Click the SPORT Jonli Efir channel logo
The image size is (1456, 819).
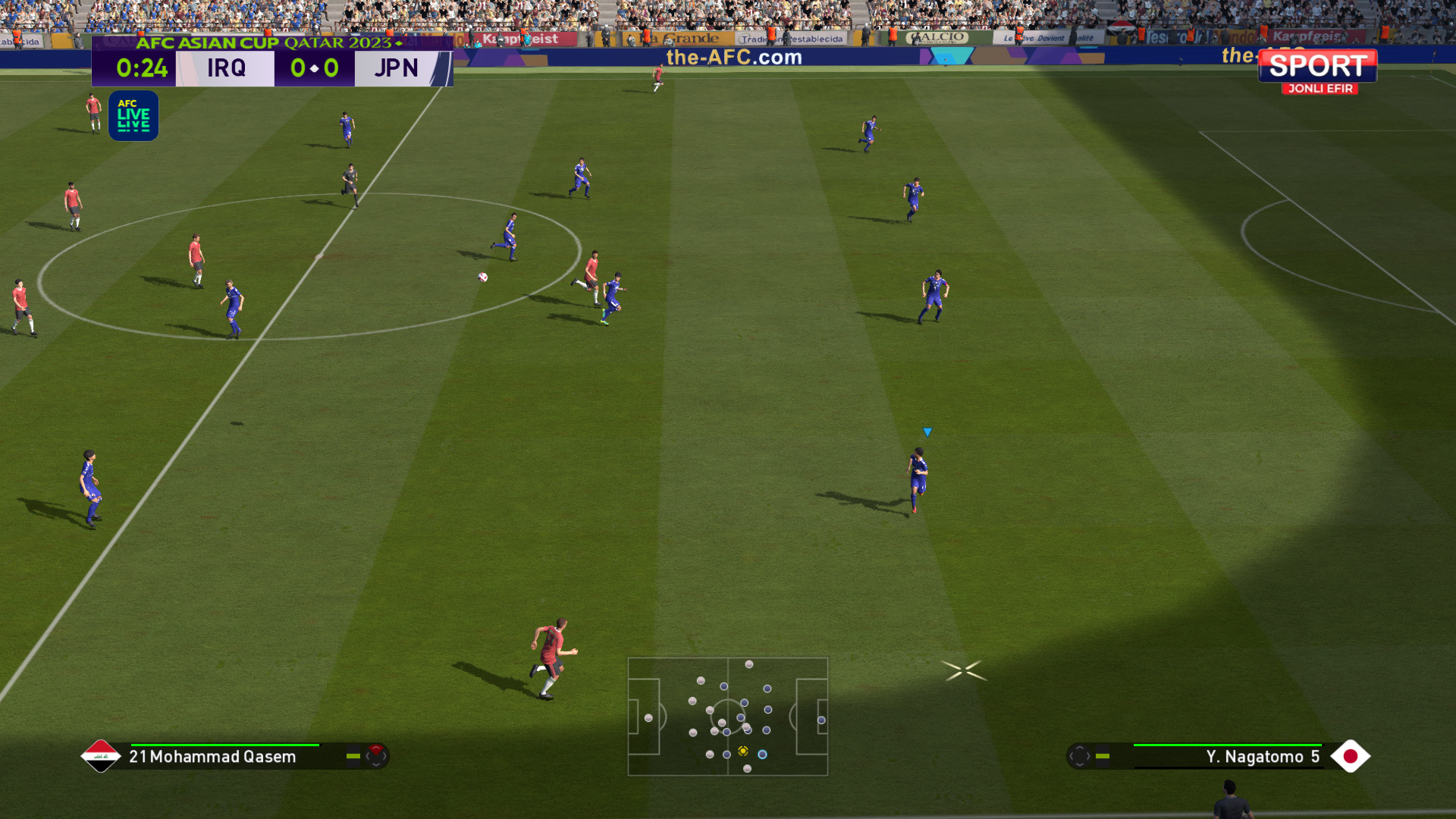tap(1318, 71)
